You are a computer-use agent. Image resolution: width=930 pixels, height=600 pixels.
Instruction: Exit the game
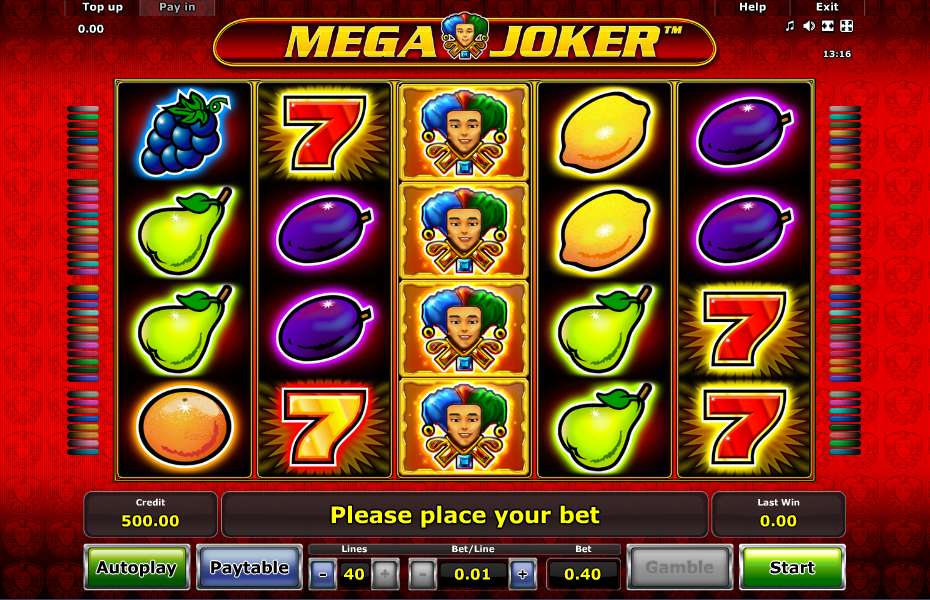tap(827, 7)
